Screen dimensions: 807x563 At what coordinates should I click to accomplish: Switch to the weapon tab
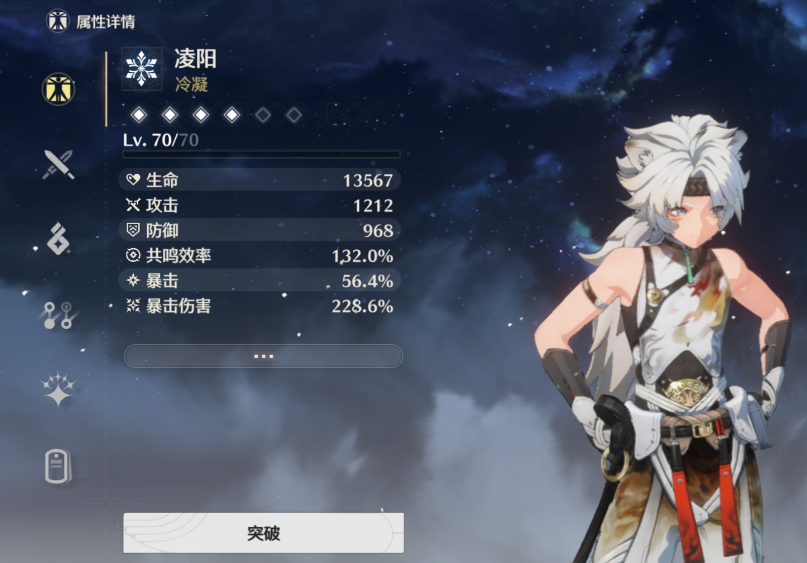point(58,165)
